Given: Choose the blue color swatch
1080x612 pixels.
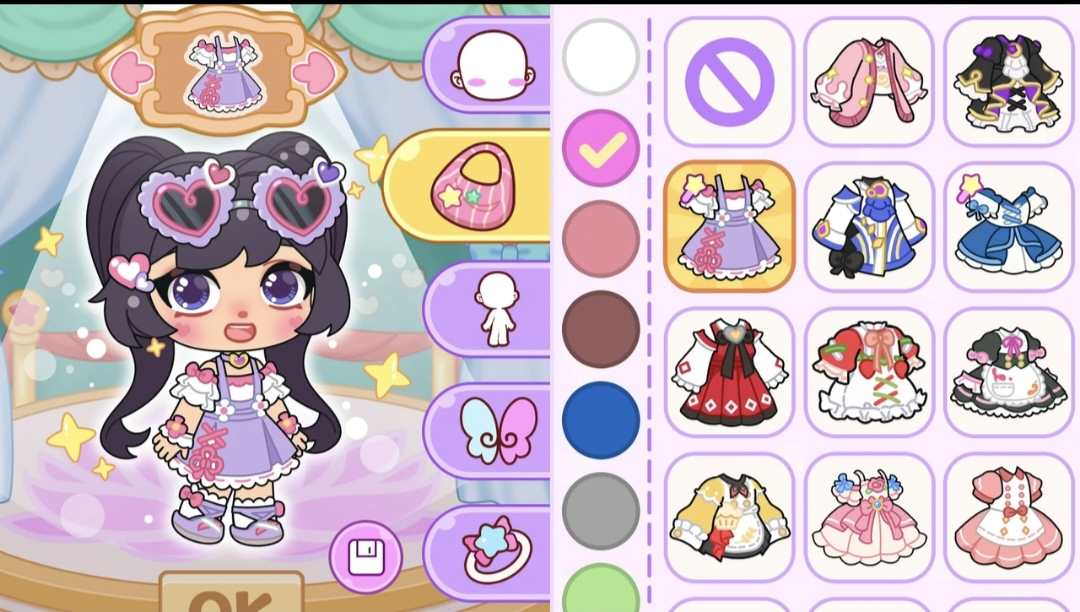Looking at the screenshot, I should tap(601, 419).
